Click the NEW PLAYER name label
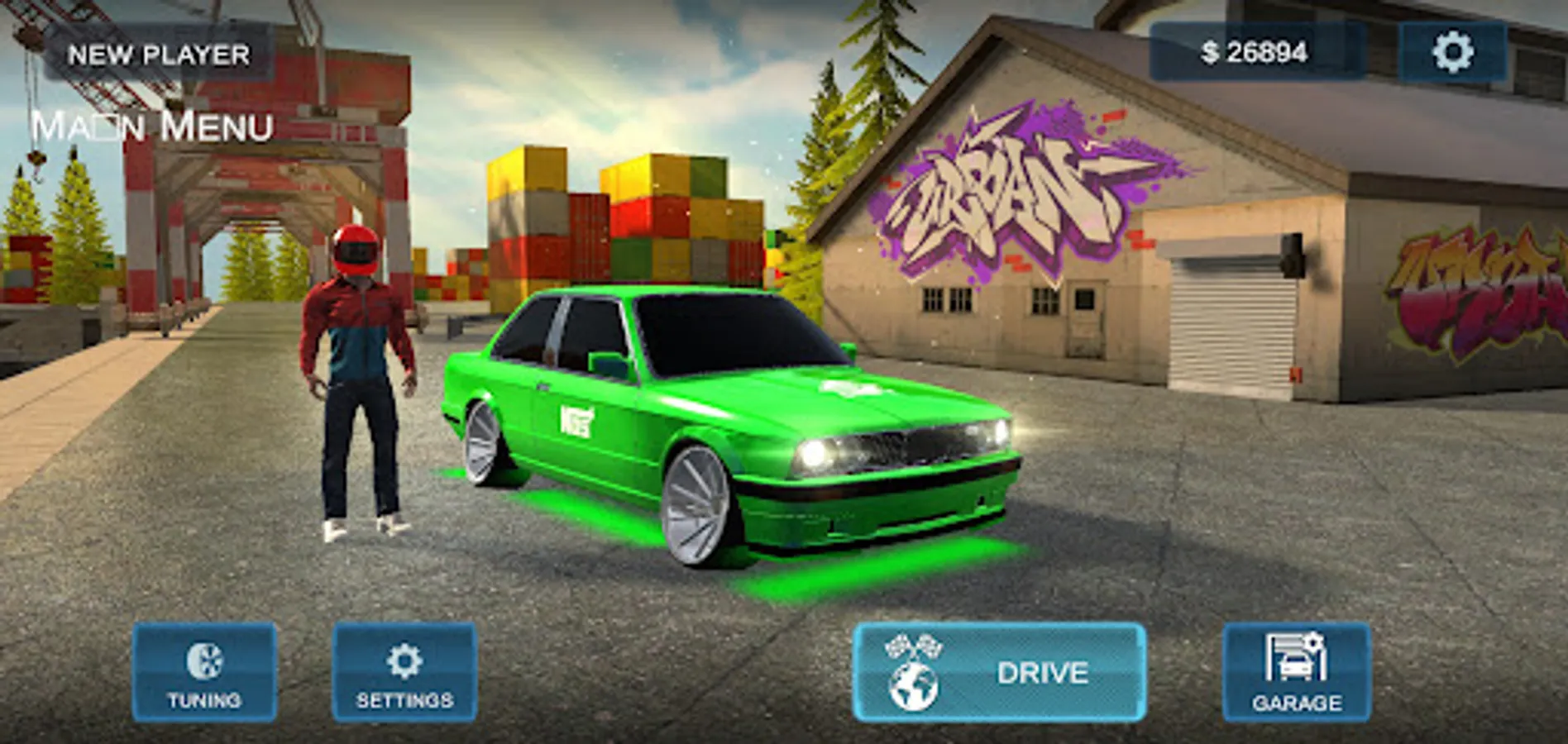1568x744 pixels. 160,55
